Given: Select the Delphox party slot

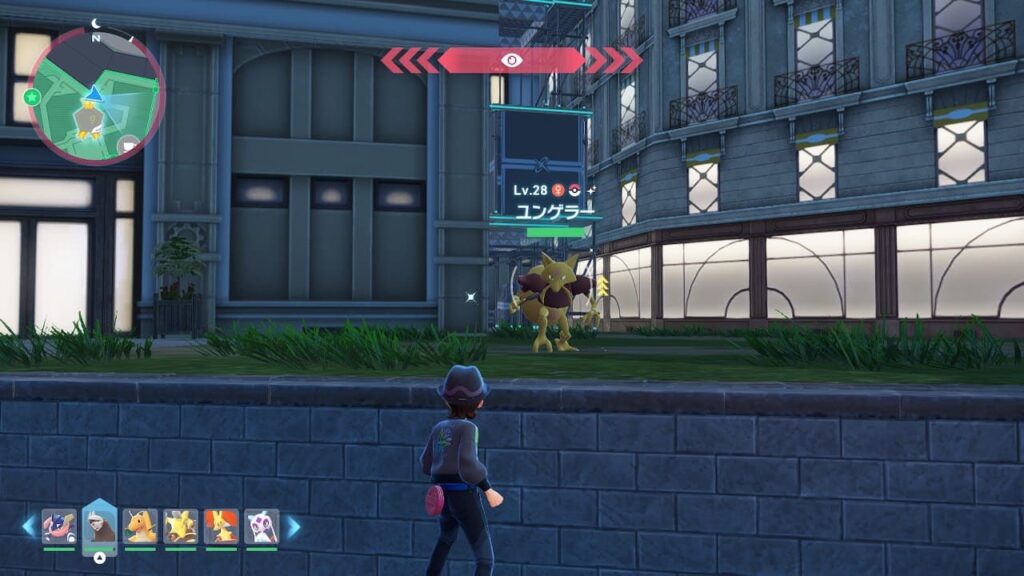Looking at the screenshot, I should point(221,526).
